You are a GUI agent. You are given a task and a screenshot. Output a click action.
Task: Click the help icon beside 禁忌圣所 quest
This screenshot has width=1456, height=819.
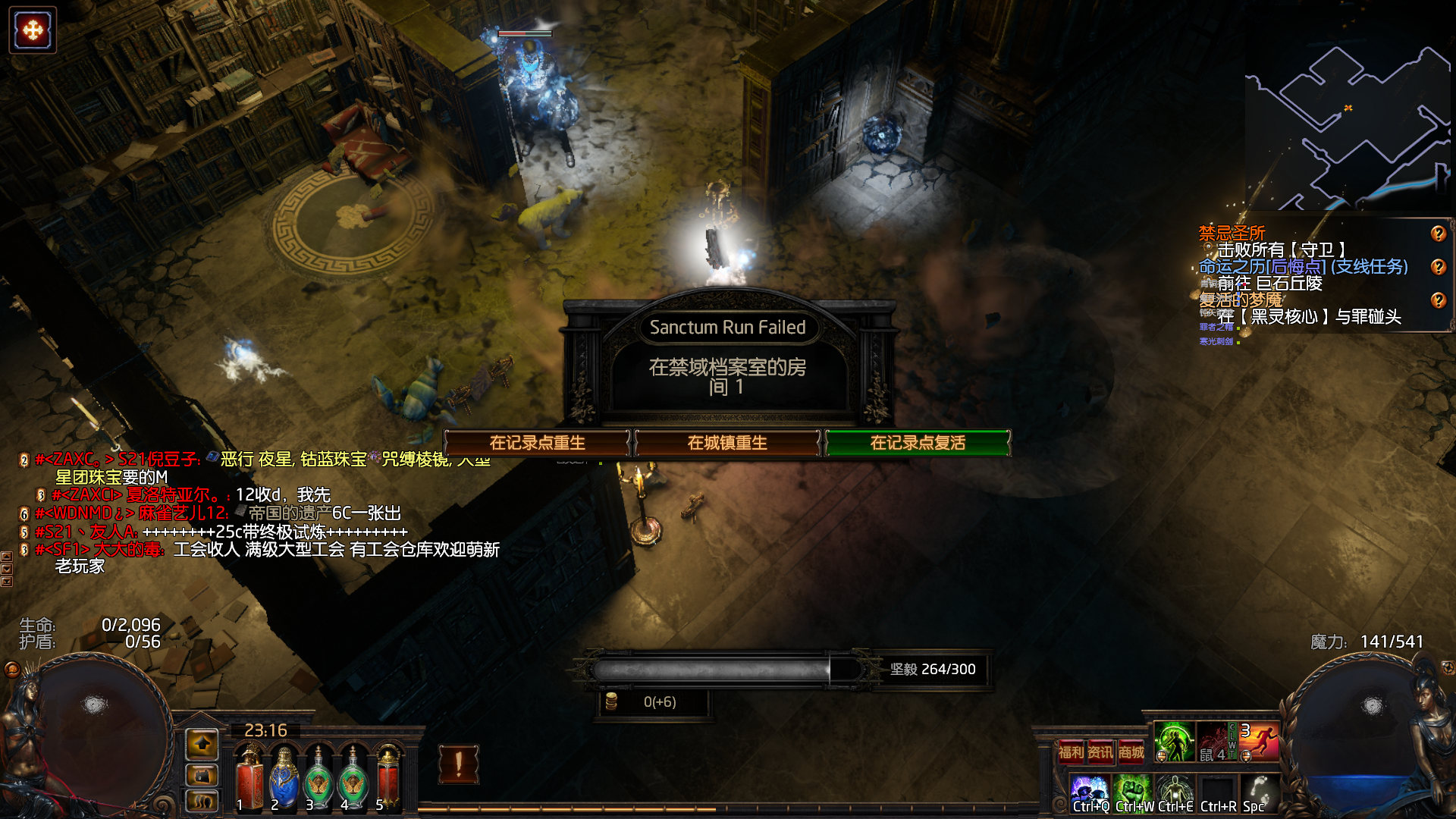[x=1438, y=234]
